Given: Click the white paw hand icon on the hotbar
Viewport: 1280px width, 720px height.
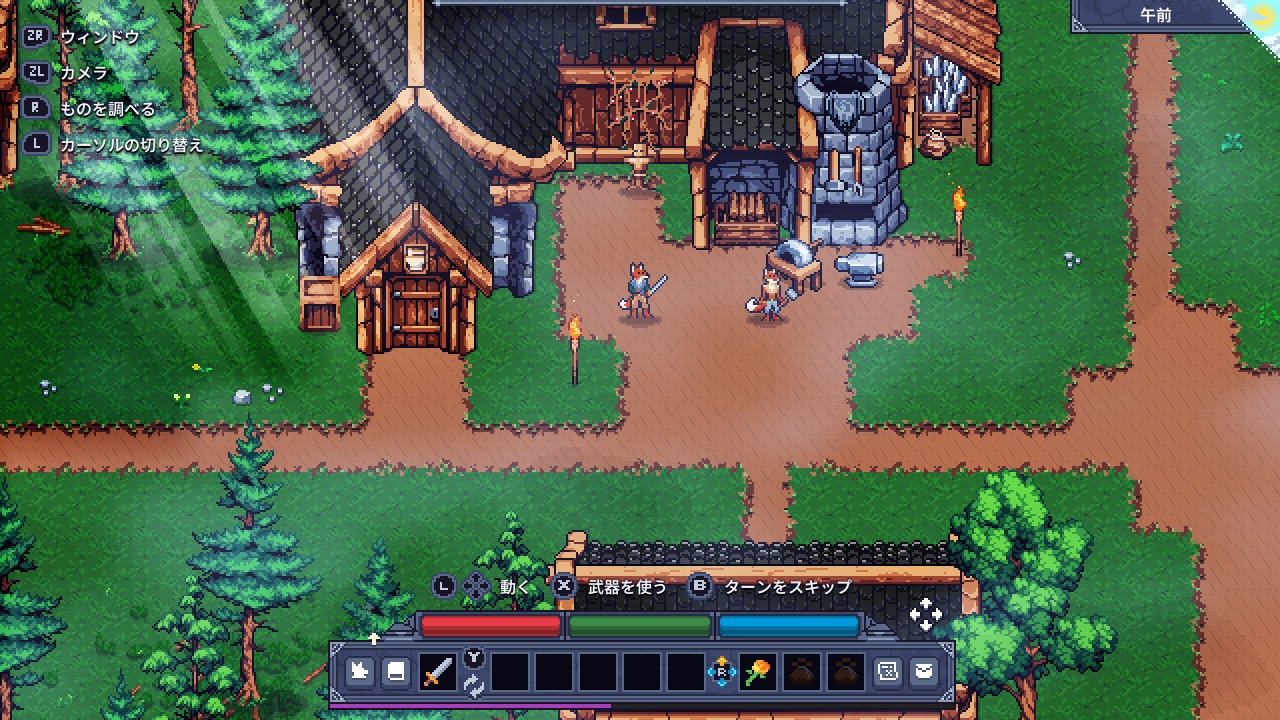Looking at the screenshot, I should tap(358, 671).
